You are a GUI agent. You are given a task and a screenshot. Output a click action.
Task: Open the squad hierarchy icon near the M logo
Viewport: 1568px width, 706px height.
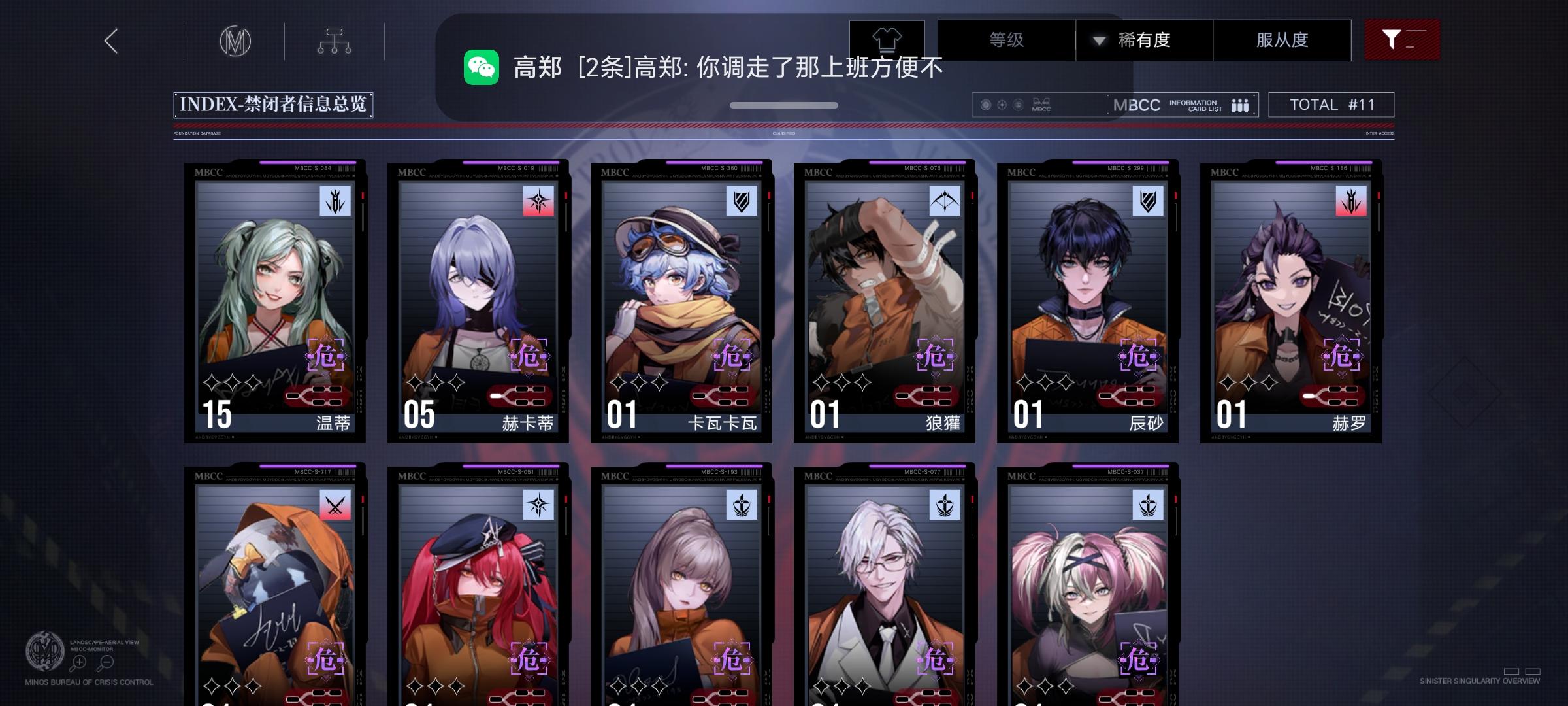pyautogui.click(x=335, y=40)
